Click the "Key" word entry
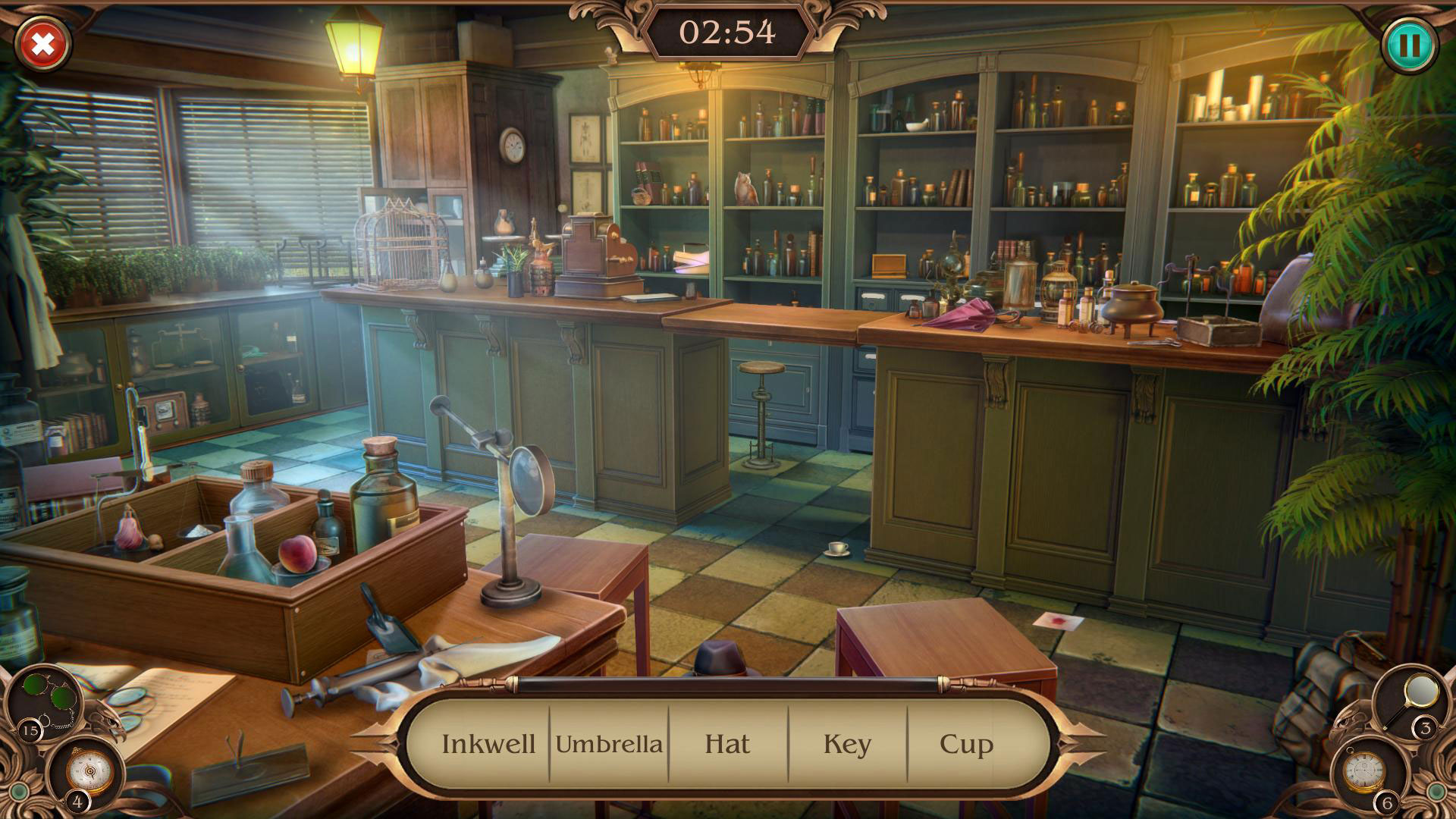1456x819 pixels. (x=848, y=744)
